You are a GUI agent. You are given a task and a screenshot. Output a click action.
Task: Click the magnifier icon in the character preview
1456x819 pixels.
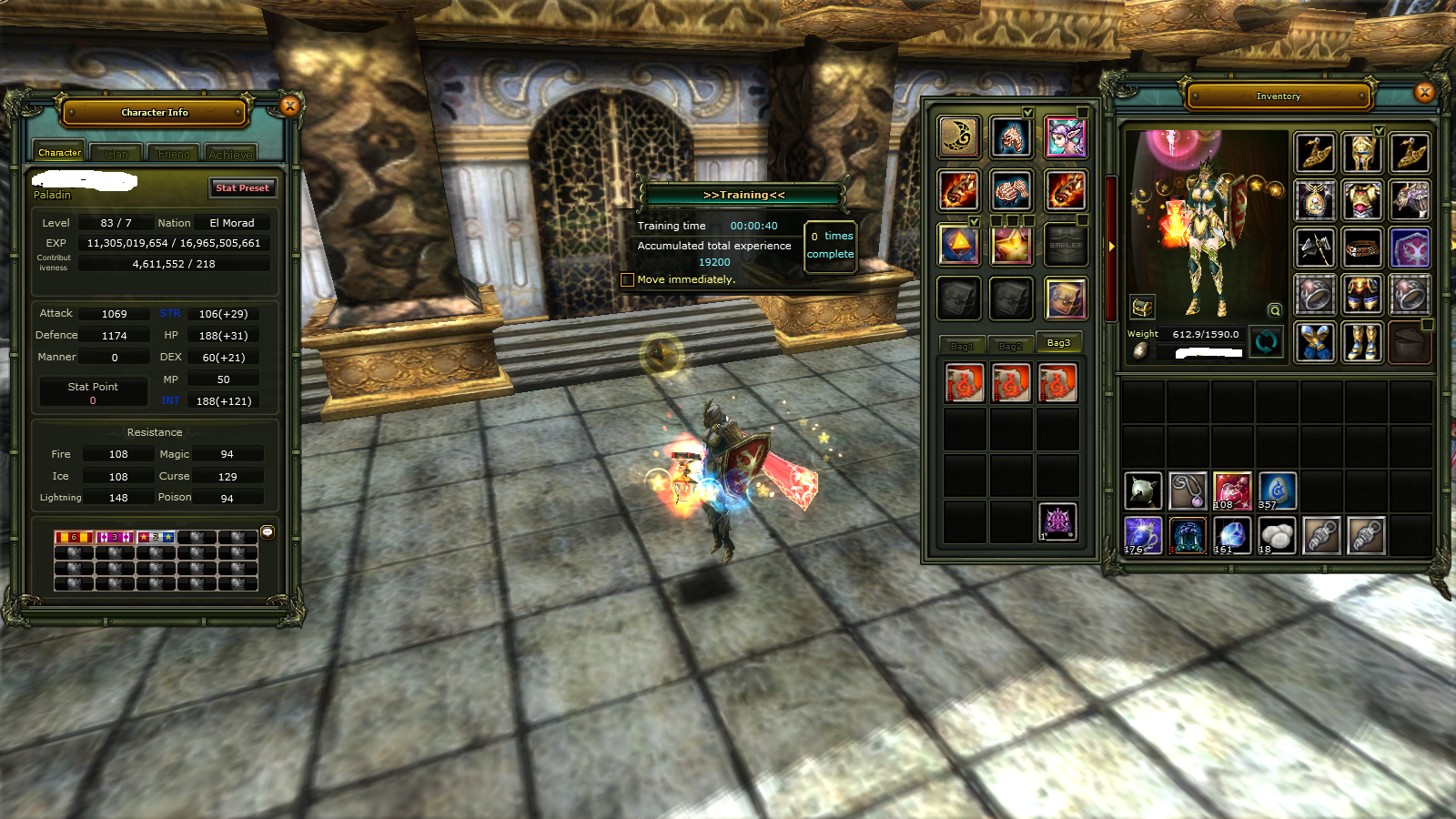tap(1274, 311)
